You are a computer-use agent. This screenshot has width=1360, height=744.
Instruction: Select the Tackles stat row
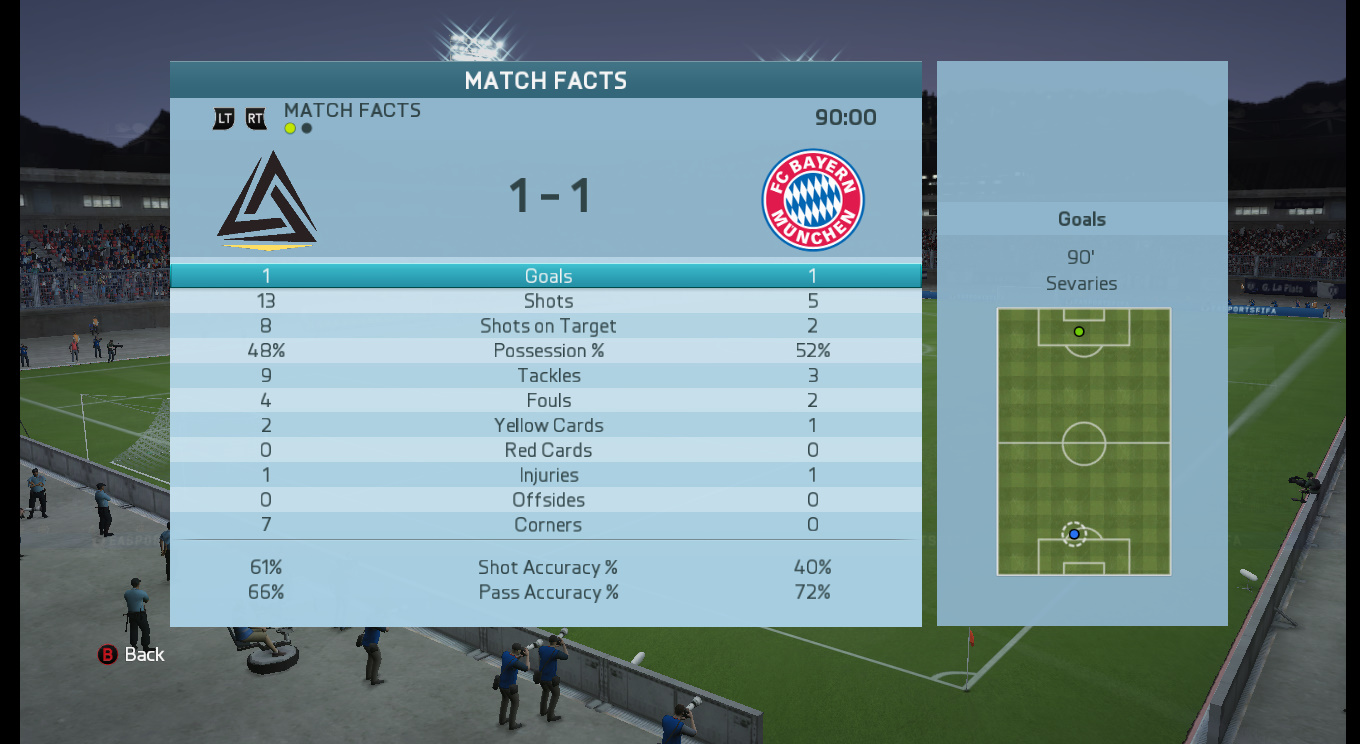point(547,376)
